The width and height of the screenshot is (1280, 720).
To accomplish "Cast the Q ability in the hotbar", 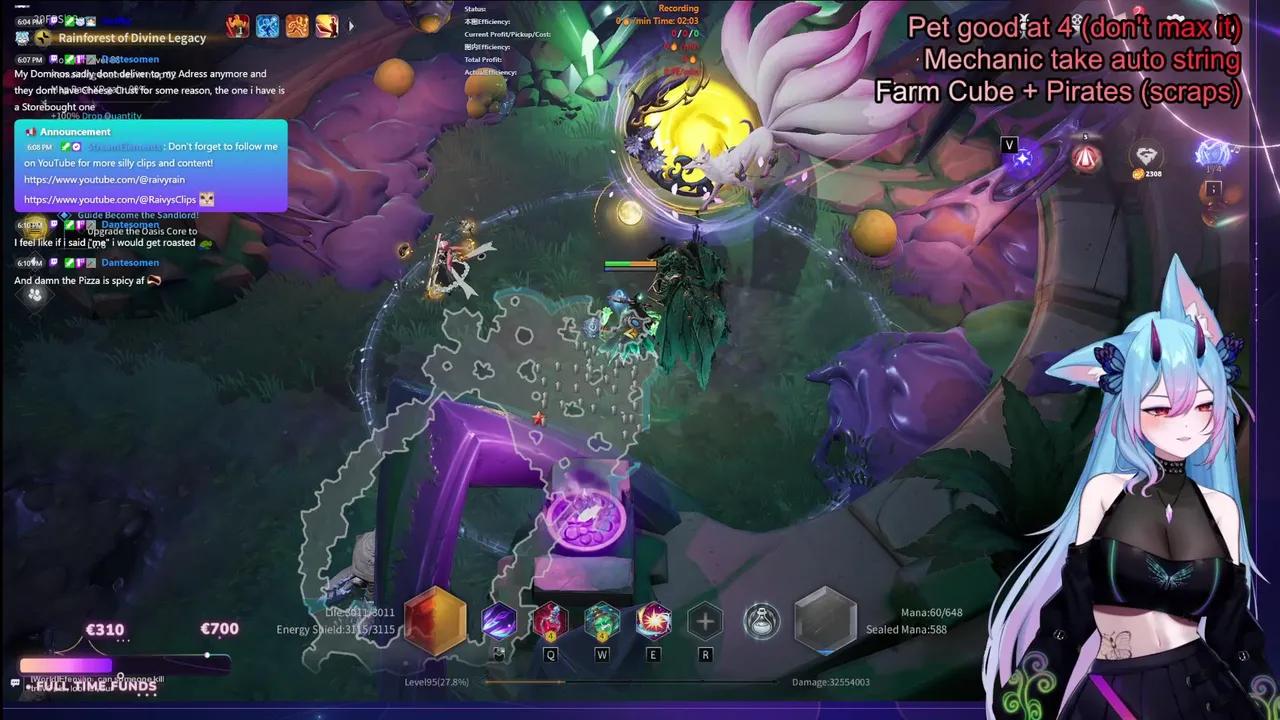I will [x=550, y=620].
